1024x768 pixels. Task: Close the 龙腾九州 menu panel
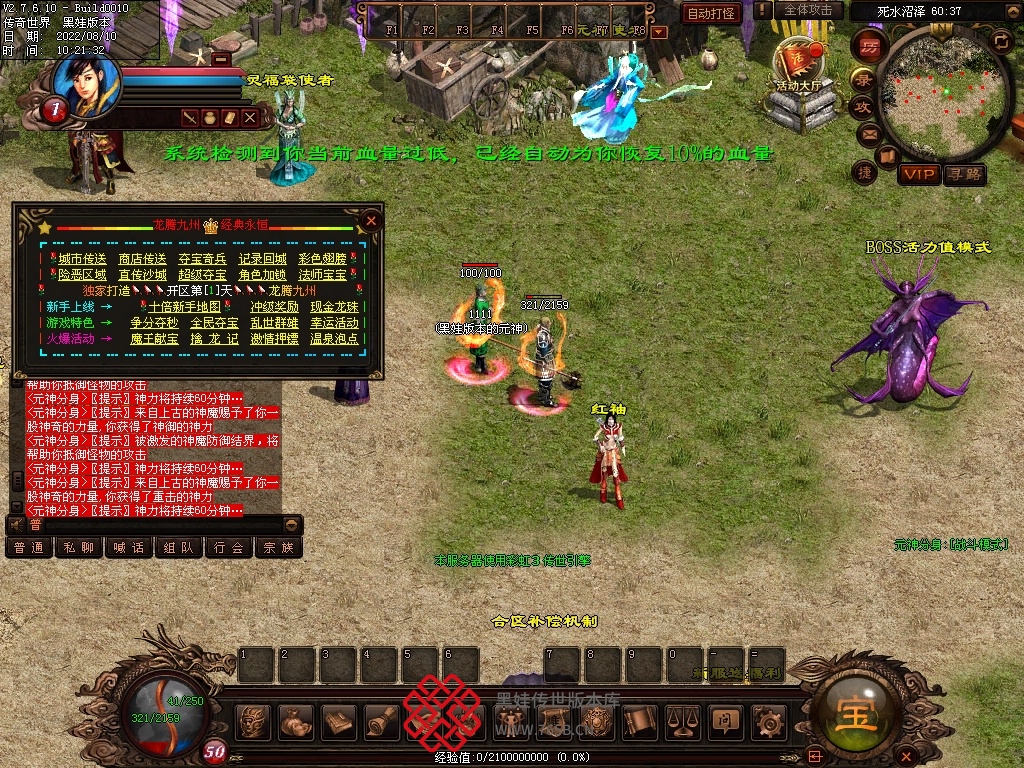point(371,220)
